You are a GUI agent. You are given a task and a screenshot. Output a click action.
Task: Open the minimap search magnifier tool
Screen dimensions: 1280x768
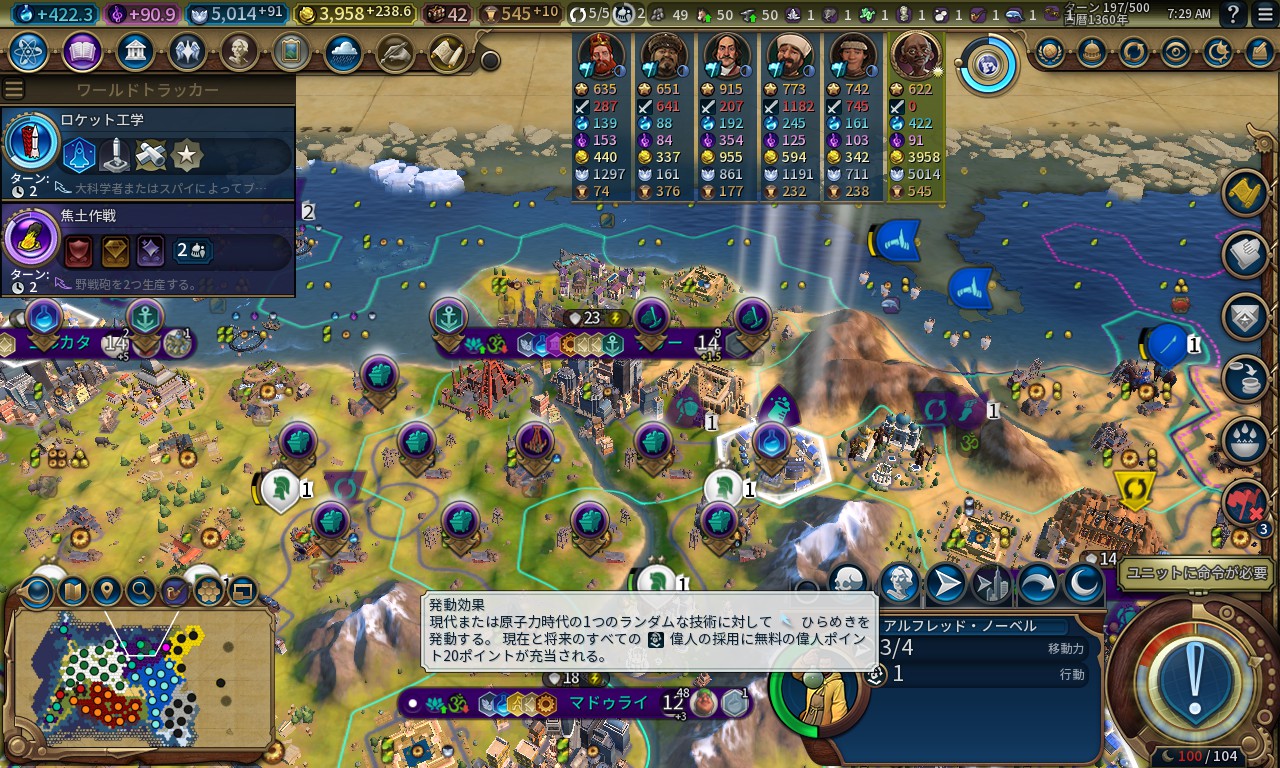tap(141, 591)
